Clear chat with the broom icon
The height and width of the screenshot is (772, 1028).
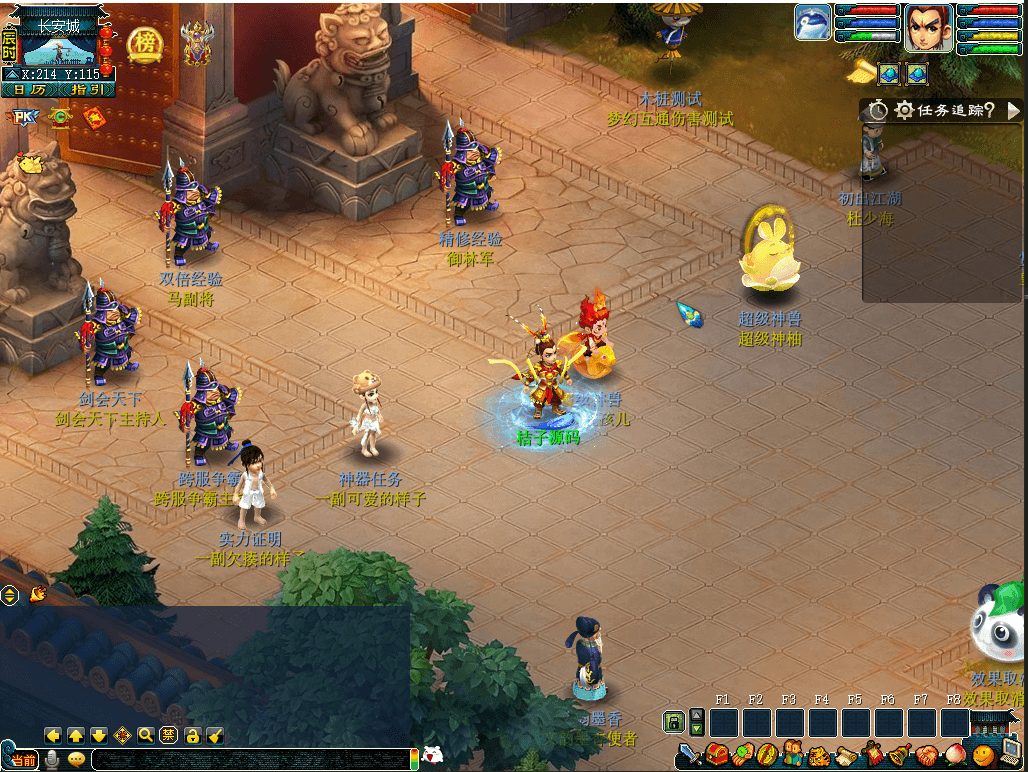(215, 735)
